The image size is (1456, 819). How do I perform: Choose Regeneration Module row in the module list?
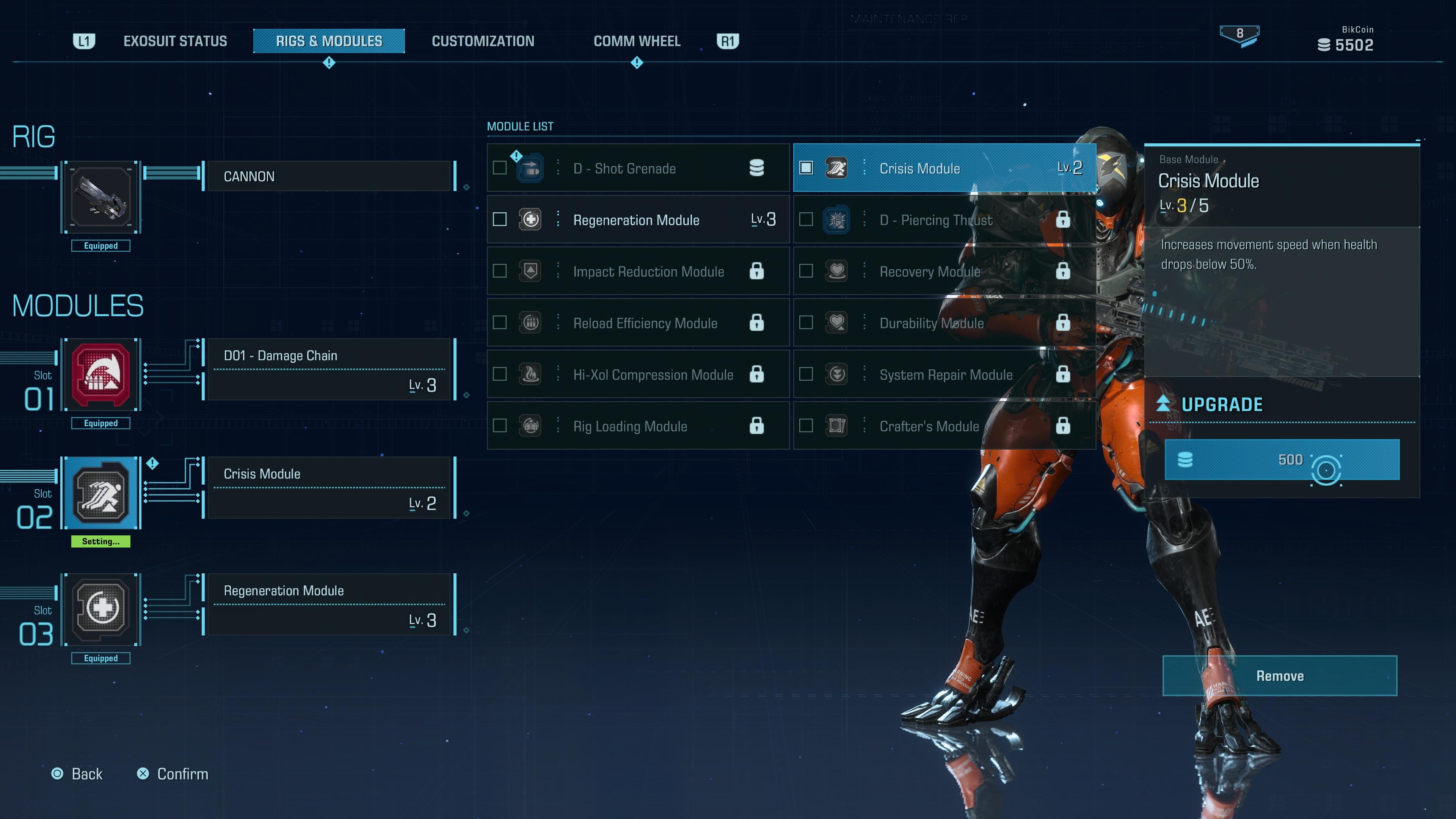pyautogui.click(x=637, y=220)
